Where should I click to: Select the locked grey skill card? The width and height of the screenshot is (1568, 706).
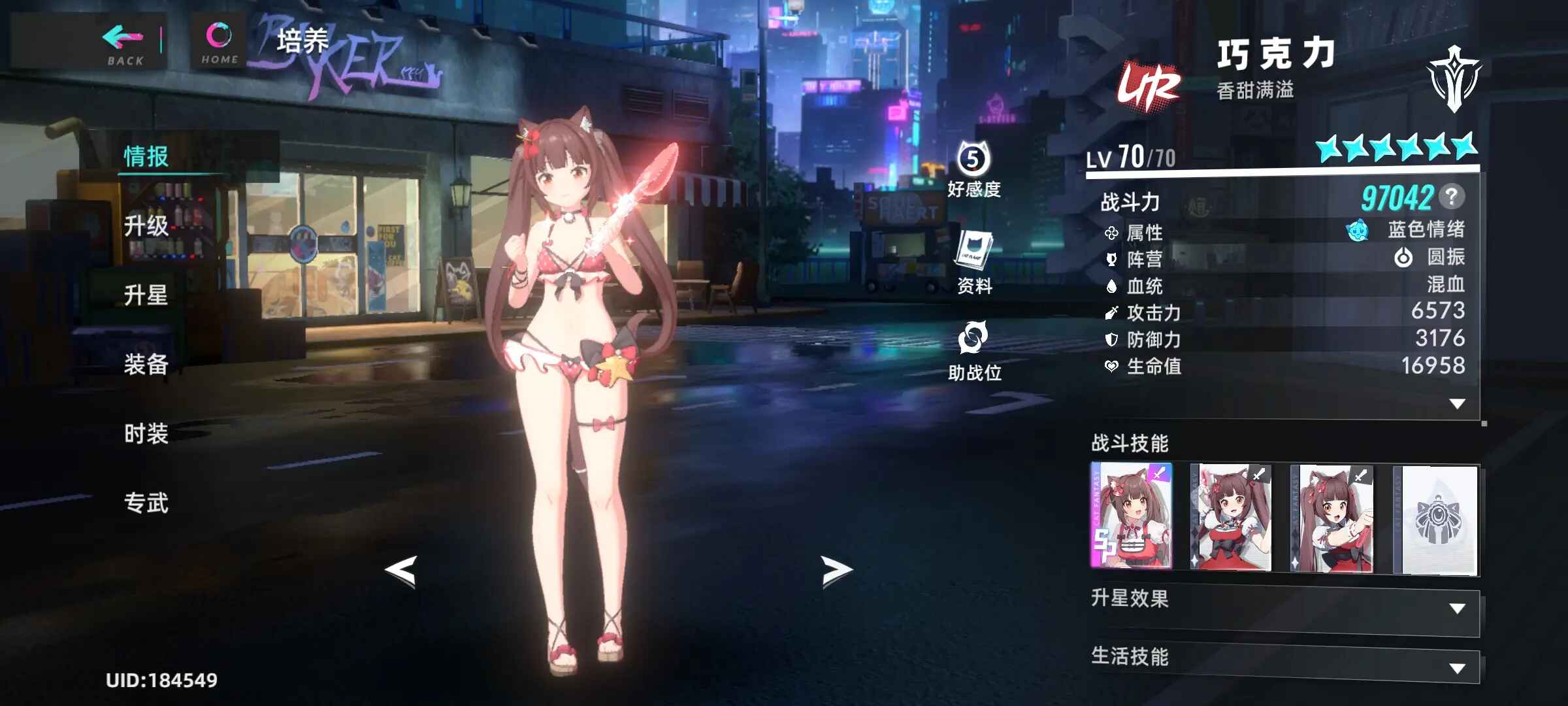(1435, 519)
